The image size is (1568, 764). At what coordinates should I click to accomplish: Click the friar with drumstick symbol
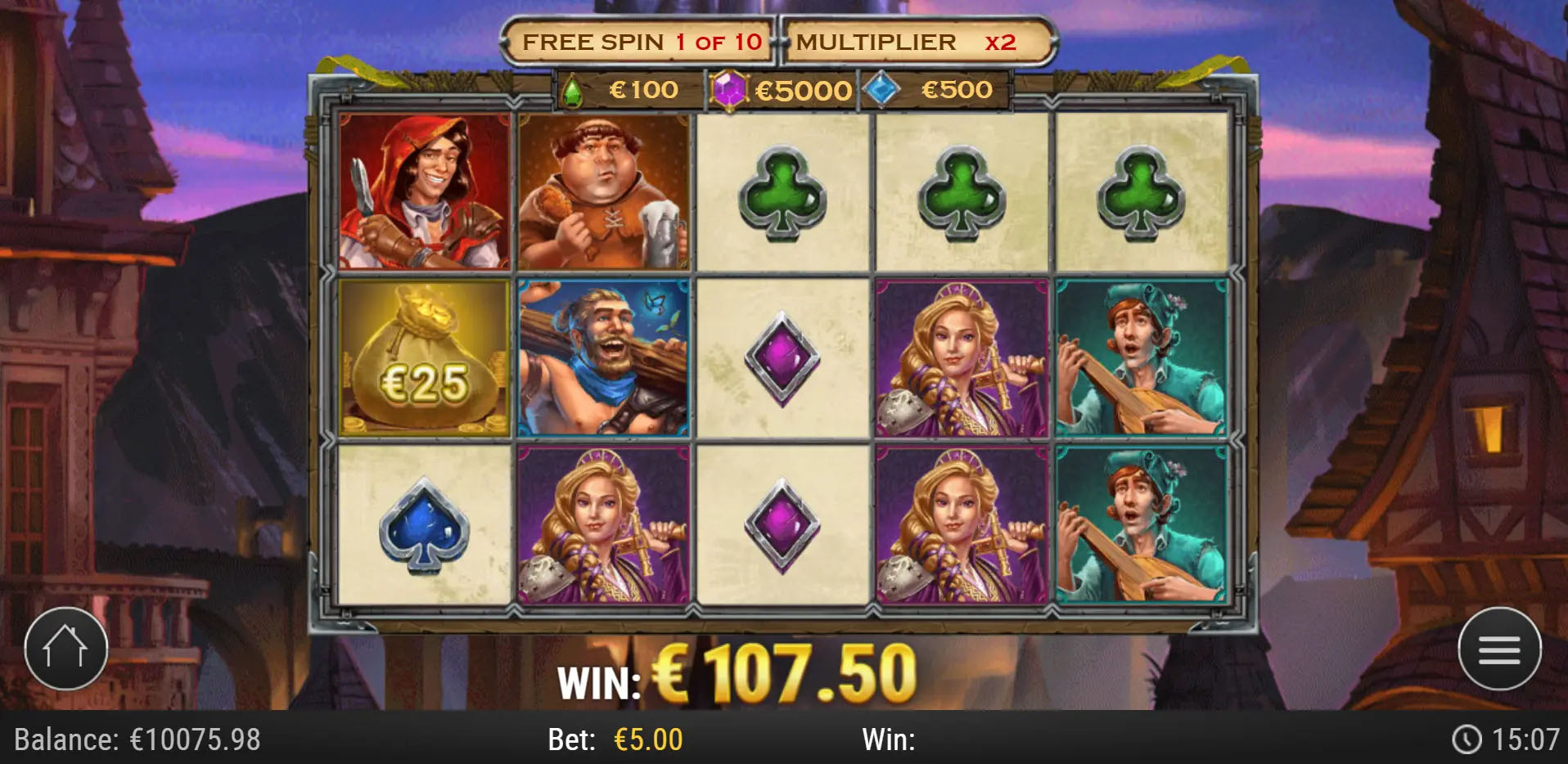tap(603, 195)
